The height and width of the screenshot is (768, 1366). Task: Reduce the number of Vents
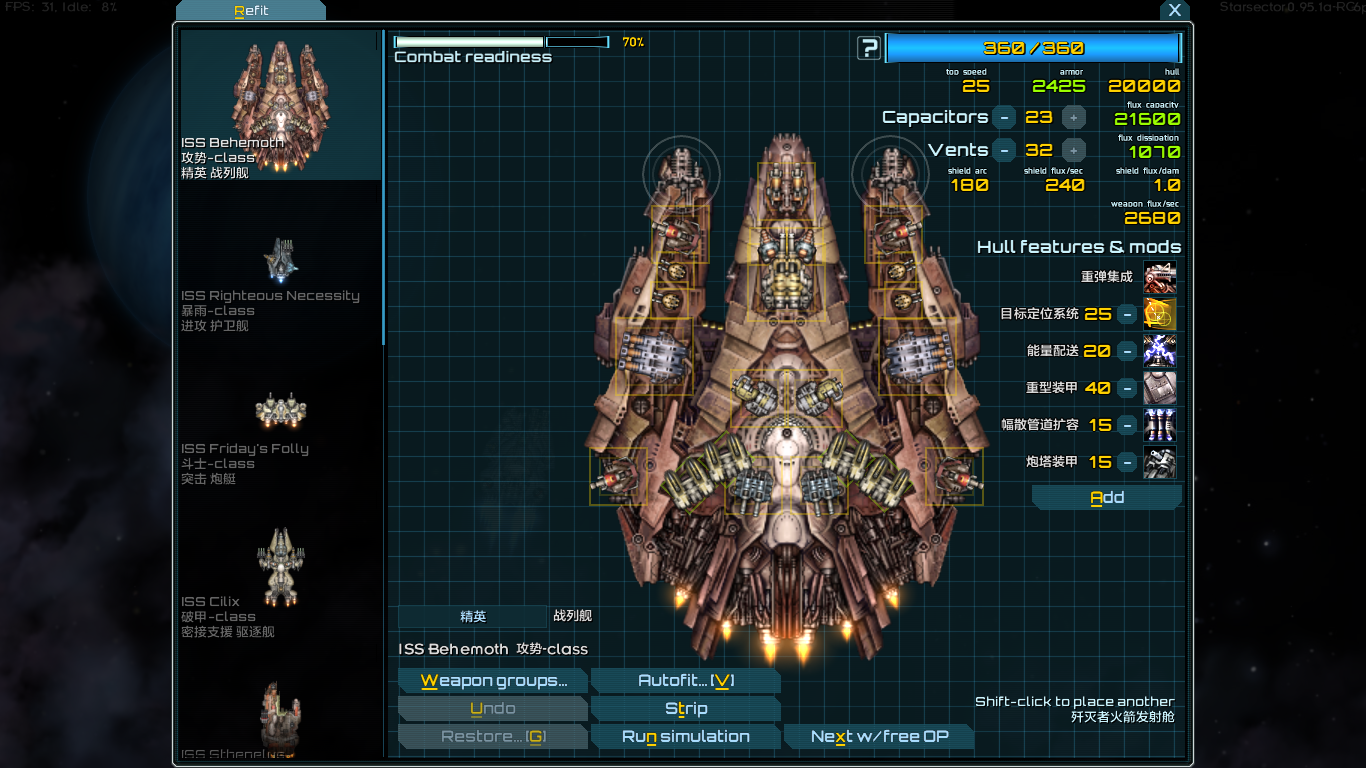[1006, 150]
